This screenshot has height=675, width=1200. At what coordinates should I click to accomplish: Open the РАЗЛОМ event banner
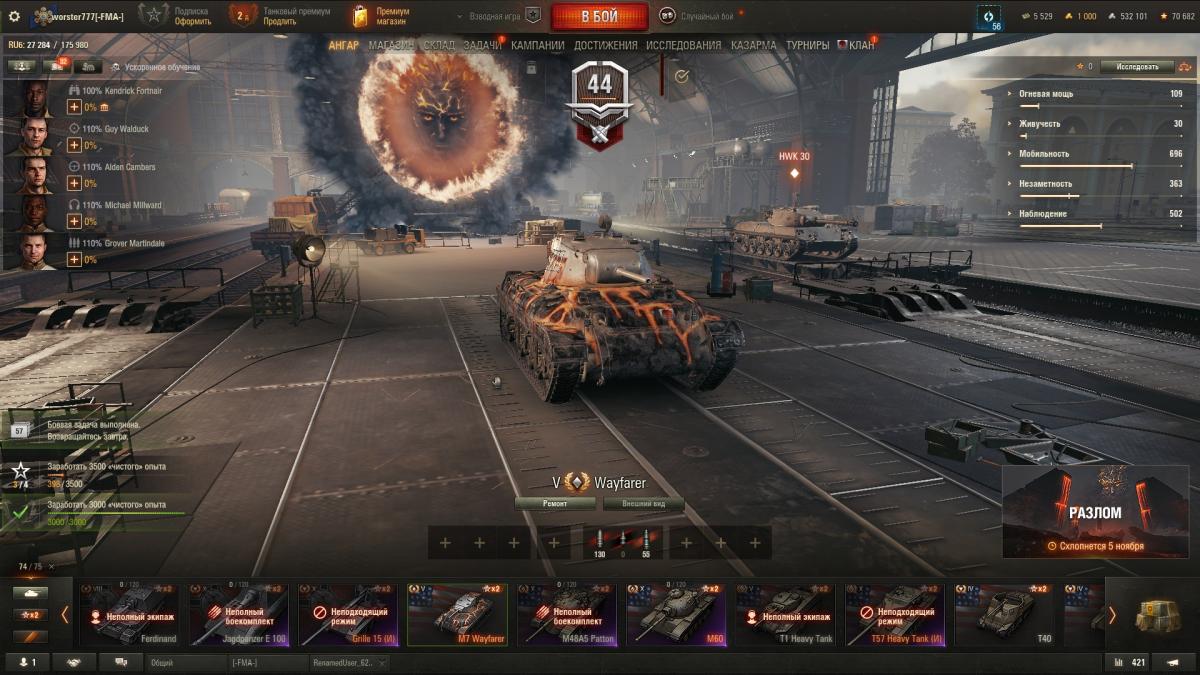pyautogui.click(x=1095, y=512)
